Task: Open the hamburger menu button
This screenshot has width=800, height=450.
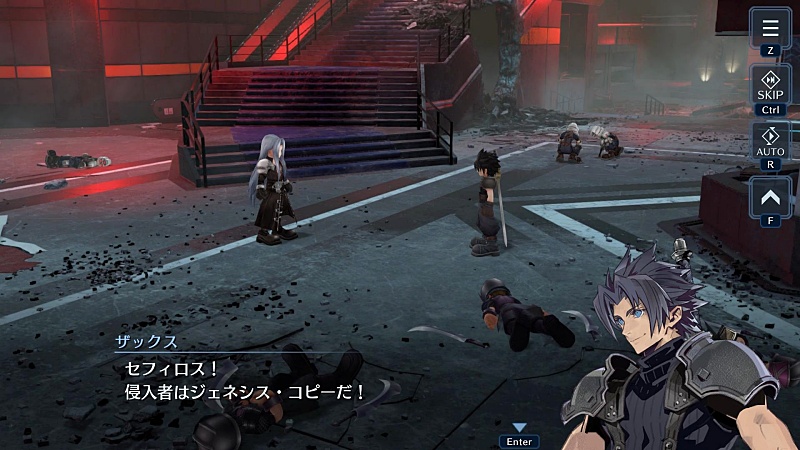Action: pyautogui.click(x=770, y=27)
